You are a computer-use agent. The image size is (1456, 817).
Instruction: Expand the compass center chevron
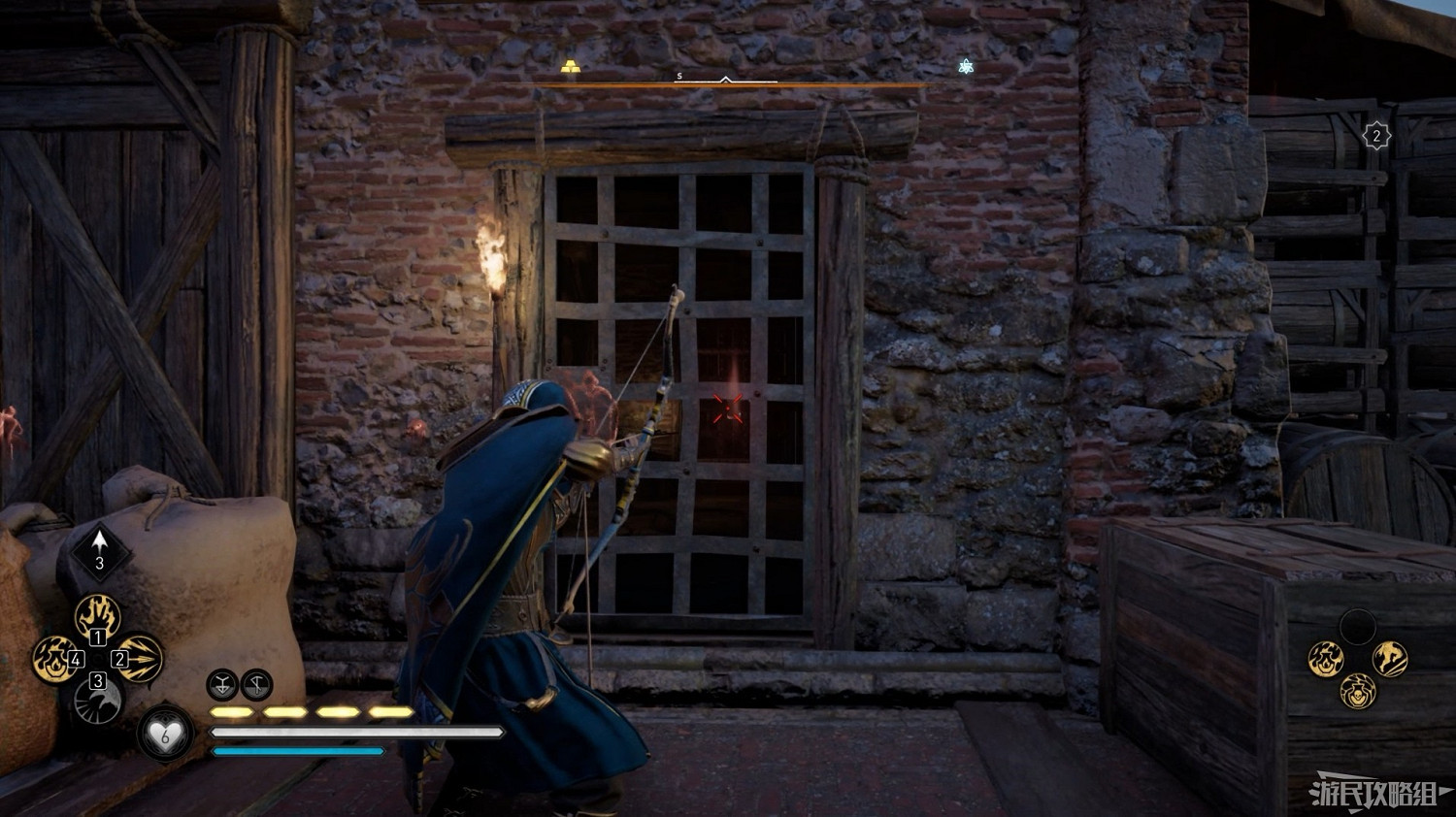[x=725, y=80]
